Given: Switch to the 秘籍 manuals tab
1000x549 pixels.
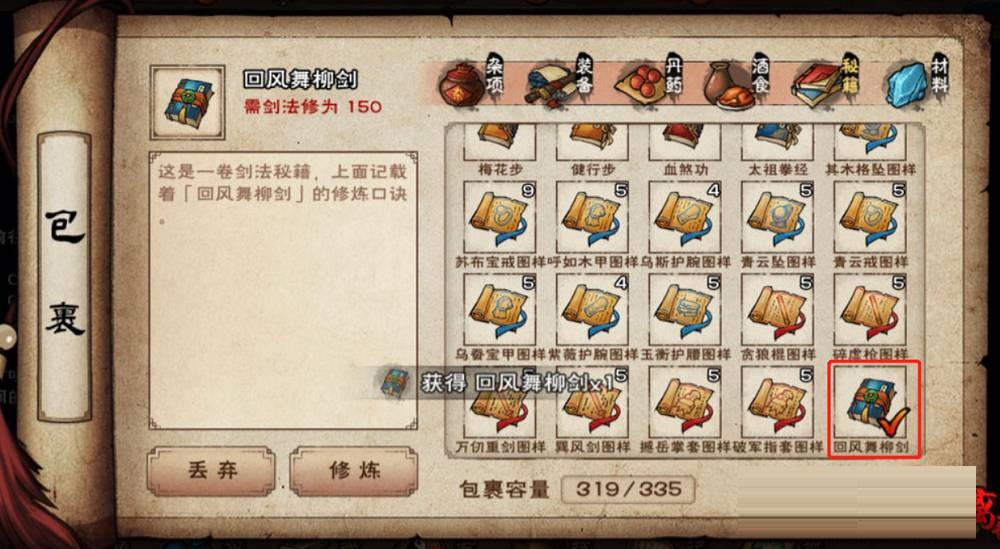Looking at the screenshot, I should pos(827,84).
